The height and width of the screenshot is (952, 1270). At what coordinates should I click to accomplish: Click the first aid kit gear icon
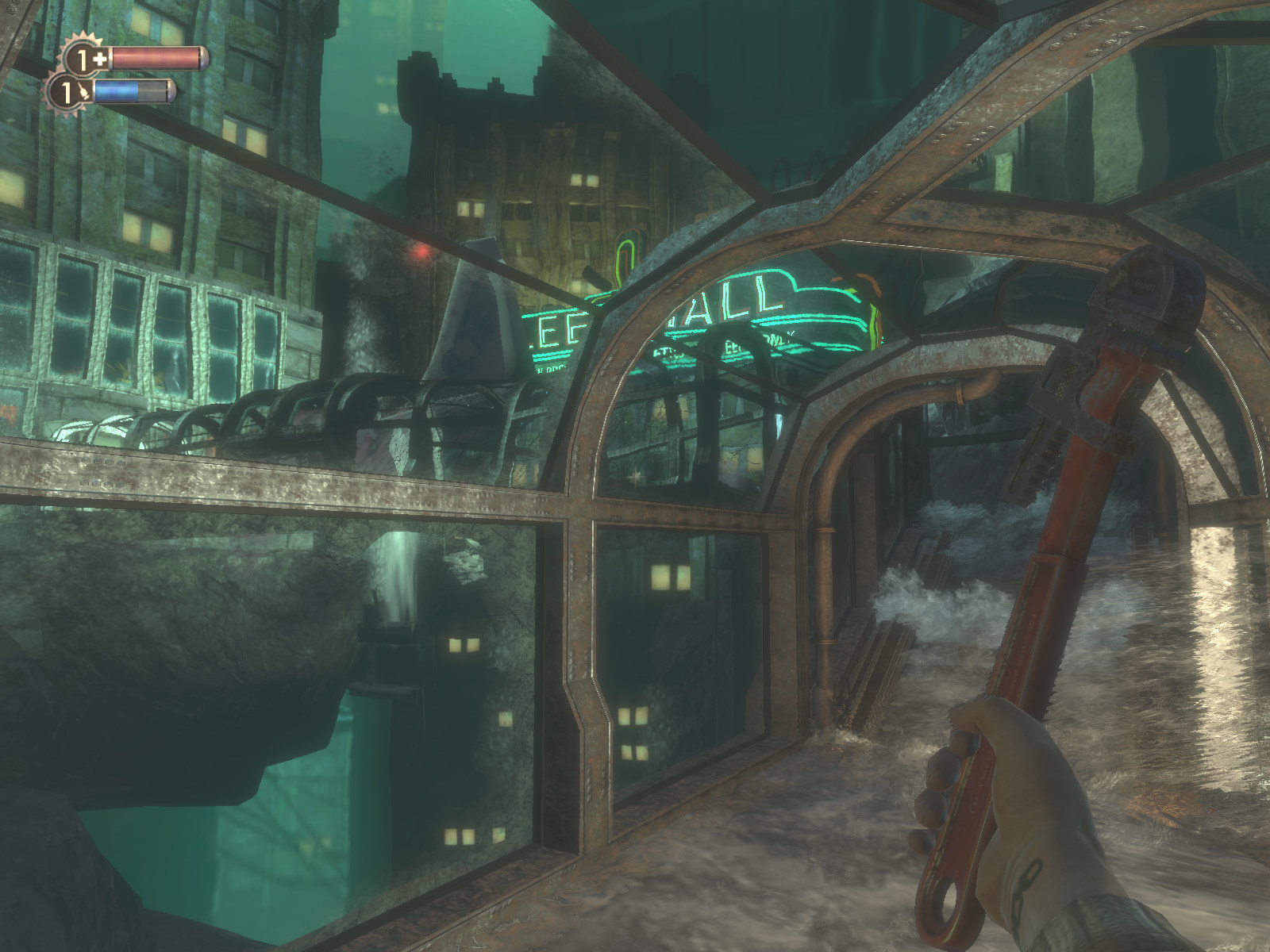[x=87, y=59]
